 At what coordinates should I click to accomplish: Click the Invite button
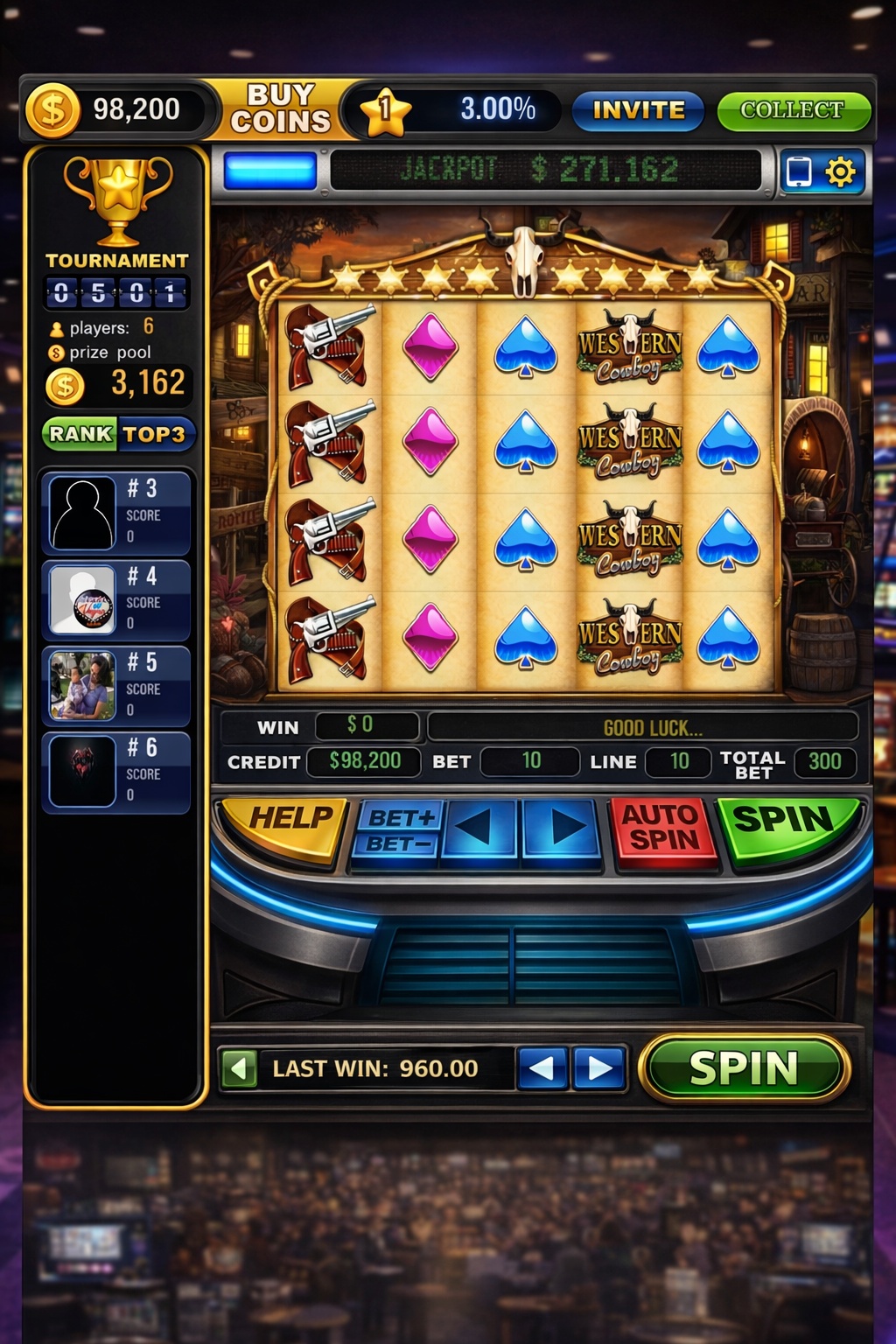638,110
